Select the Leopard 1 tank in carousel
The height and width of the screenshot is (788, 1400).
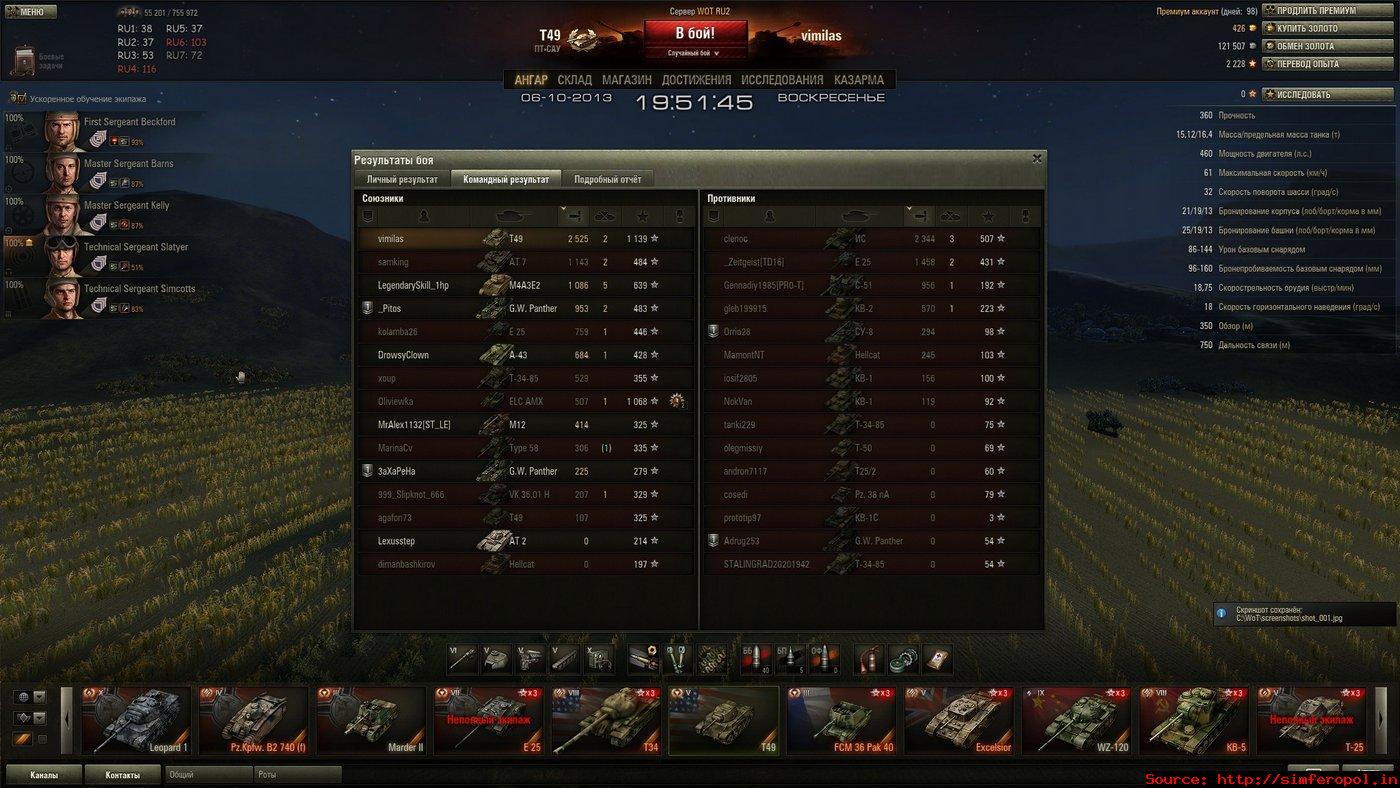coord(137,720)
